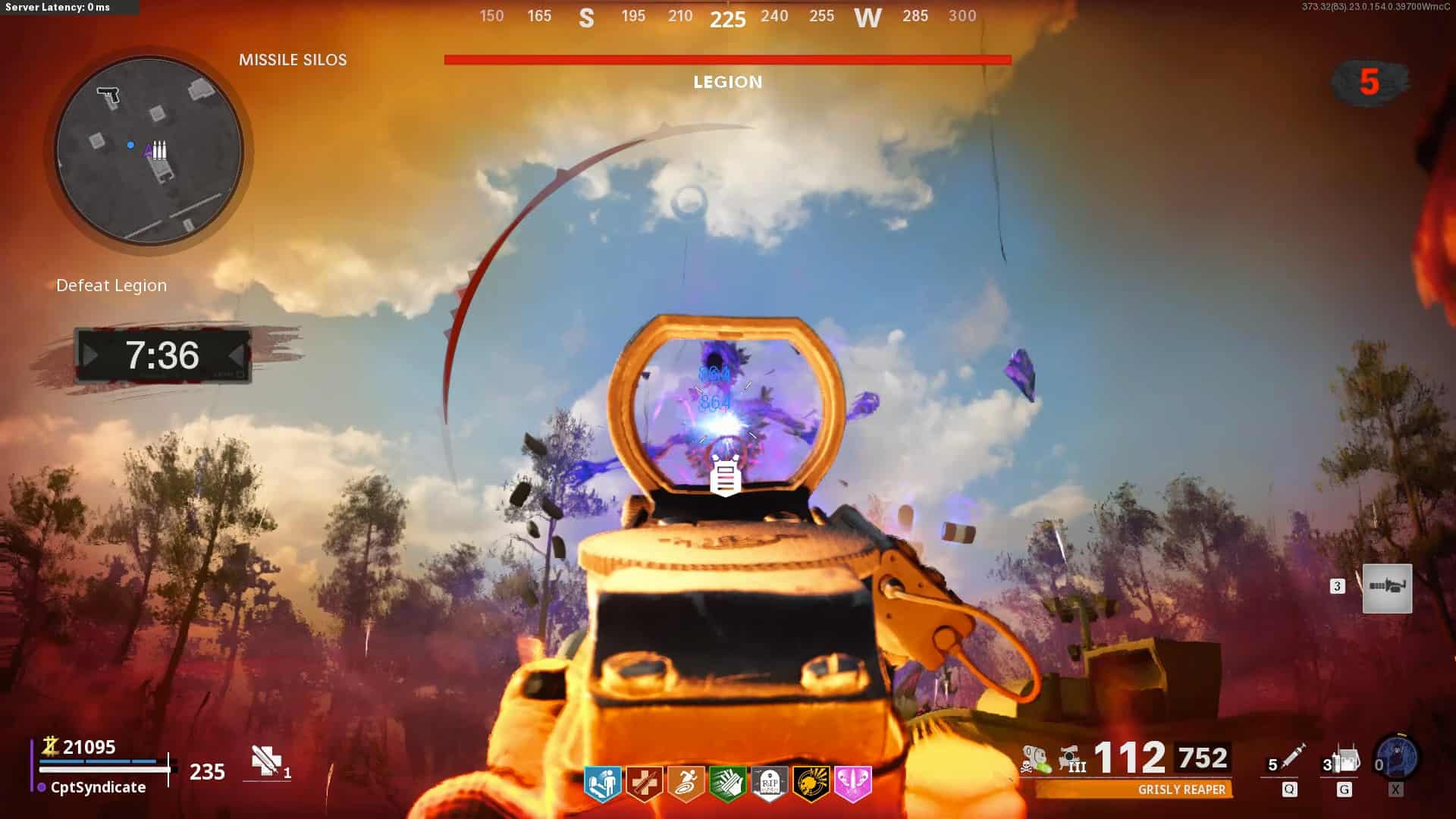The image size is (1456, 819).
Task: Click the Quick Revive perk icon
Action: (x=603, y=783)
